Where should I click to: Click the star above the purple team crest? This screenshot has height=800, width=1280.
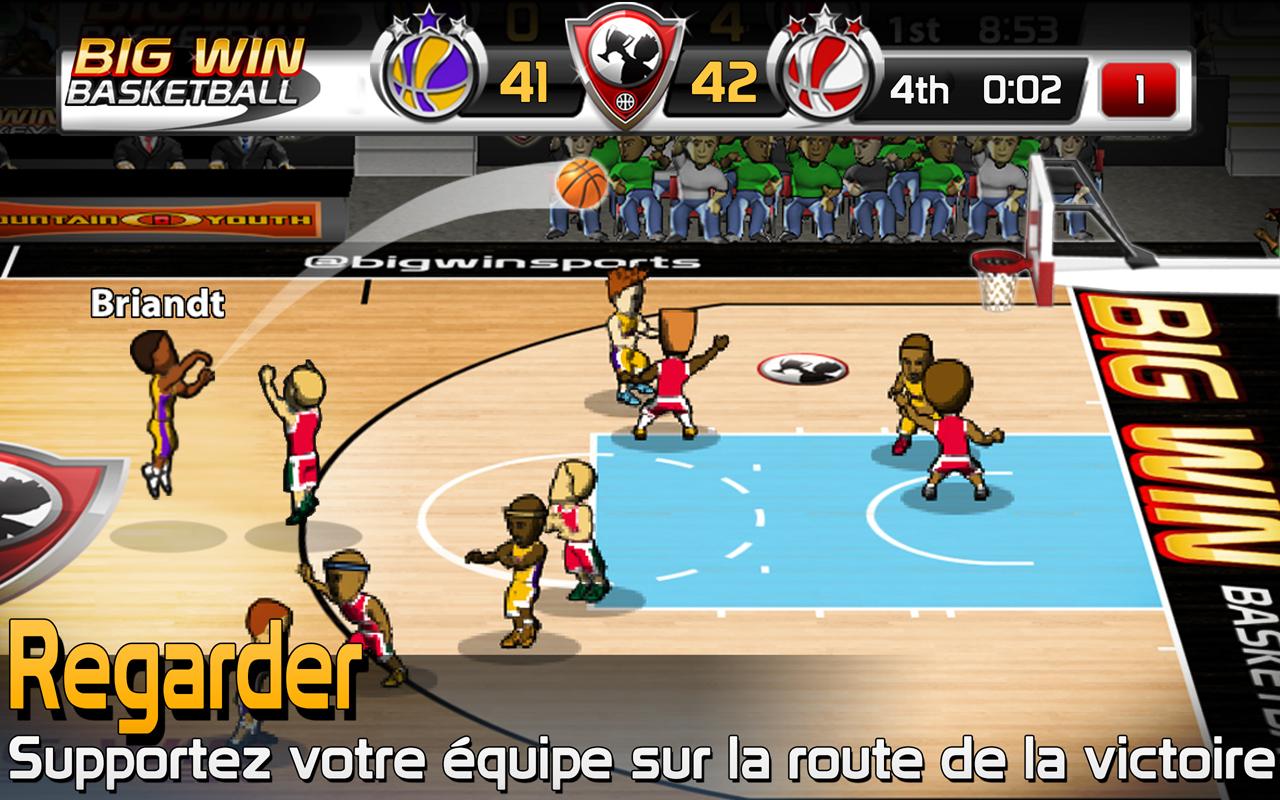coord(430,18)
